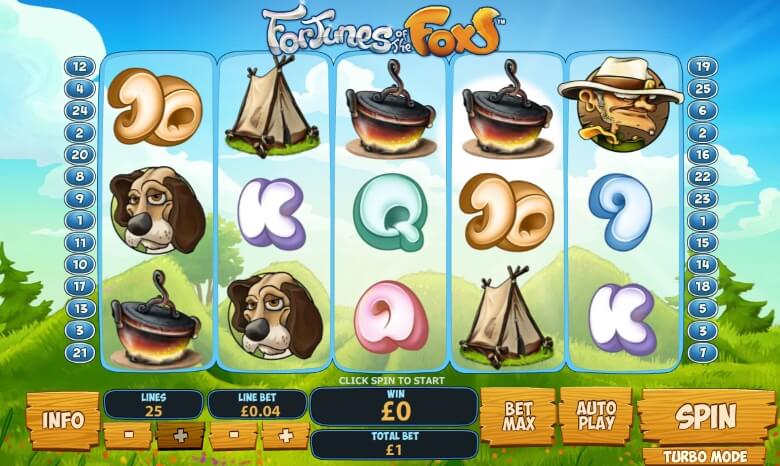Select payline number 24
The image size is (780, 466).
(x=80, y=111)
